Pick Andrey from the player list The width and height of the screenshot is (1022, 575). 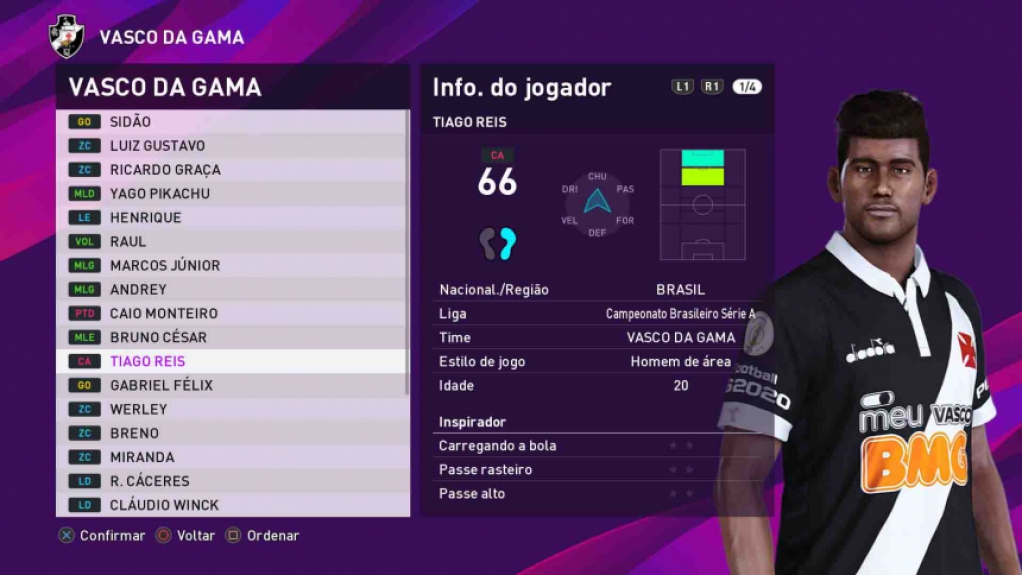232,290
